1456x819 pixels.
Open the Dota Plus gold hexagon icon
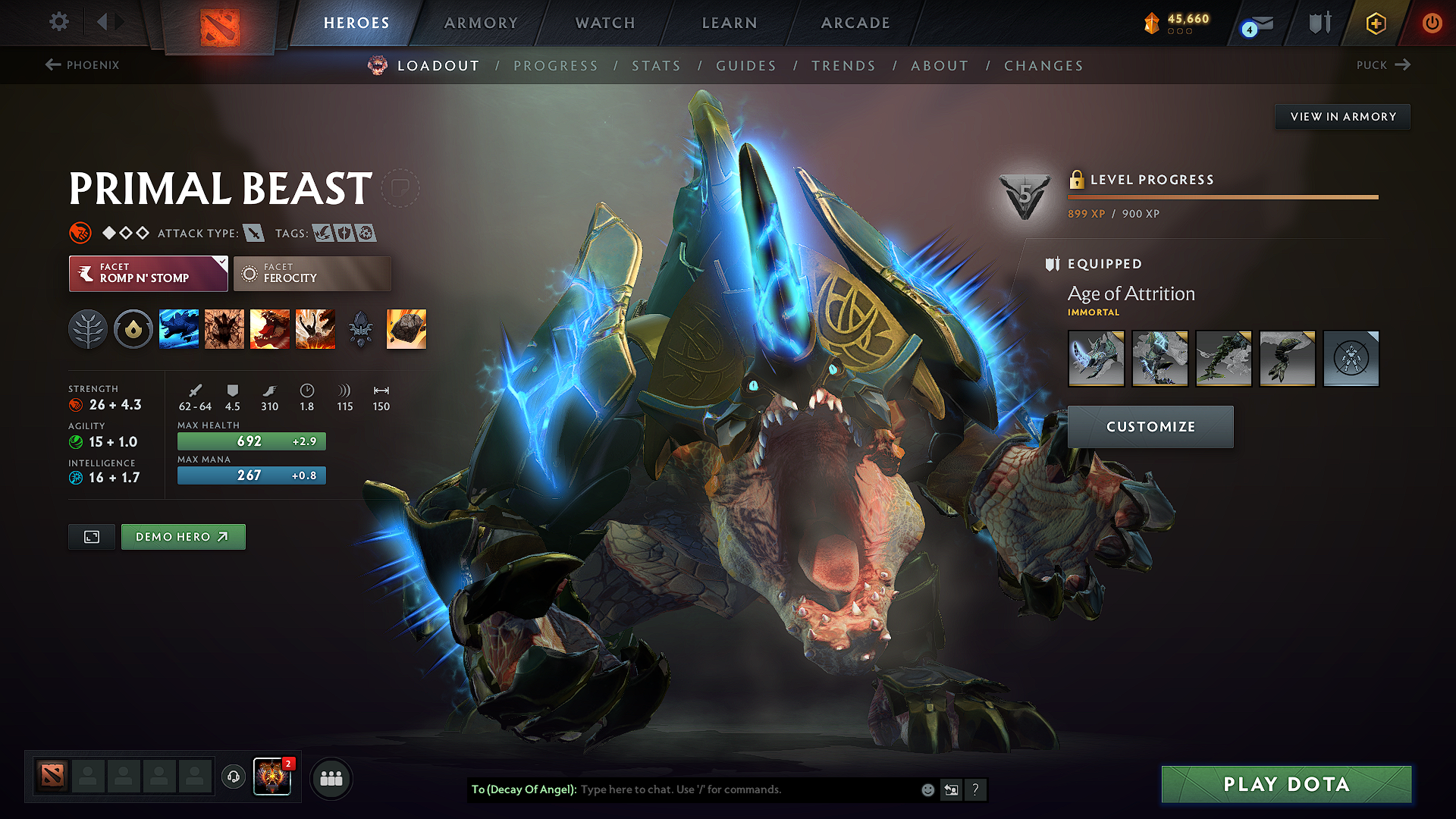[x=1375, y=23]
